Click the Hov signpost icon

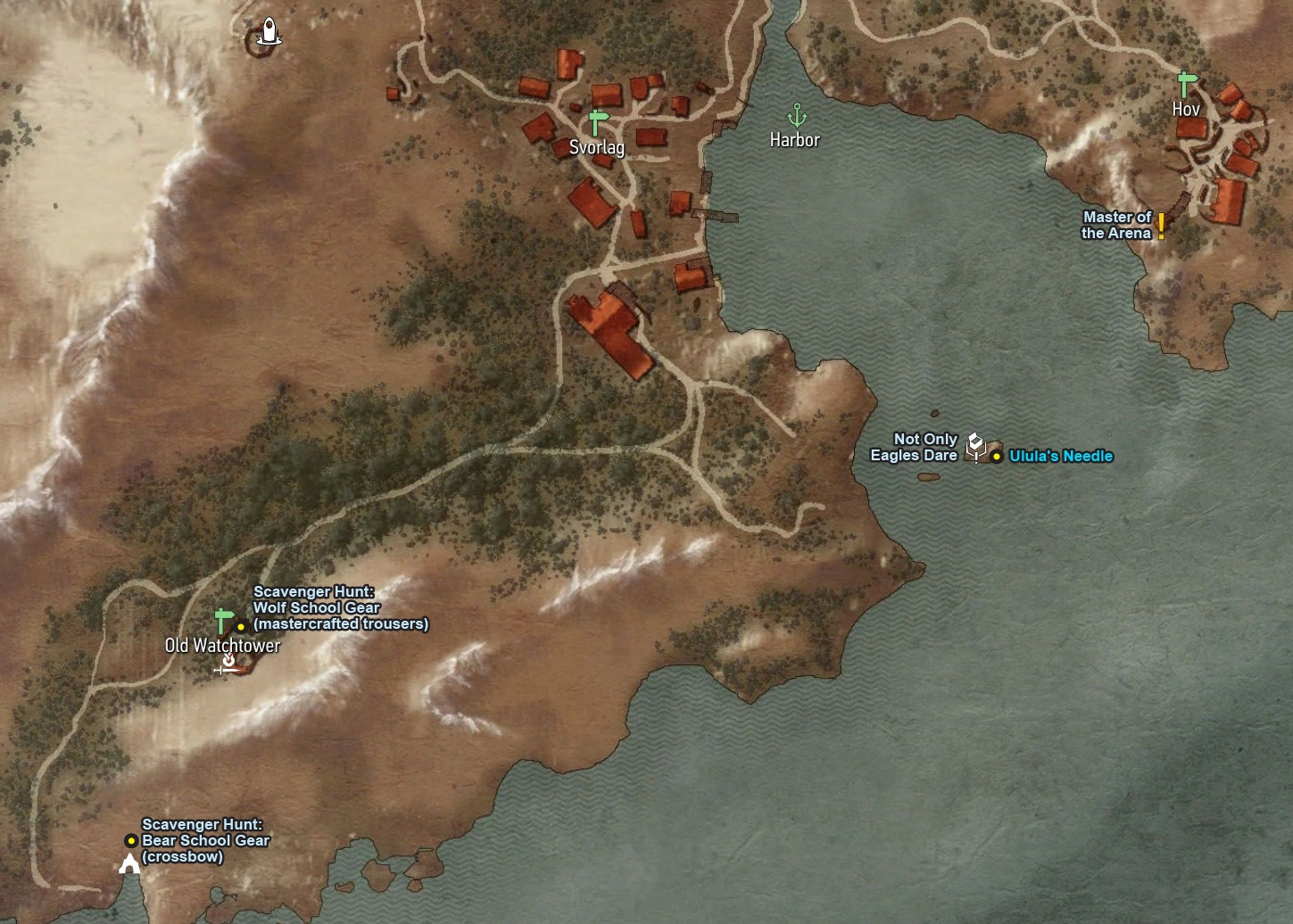[1186, 83]
